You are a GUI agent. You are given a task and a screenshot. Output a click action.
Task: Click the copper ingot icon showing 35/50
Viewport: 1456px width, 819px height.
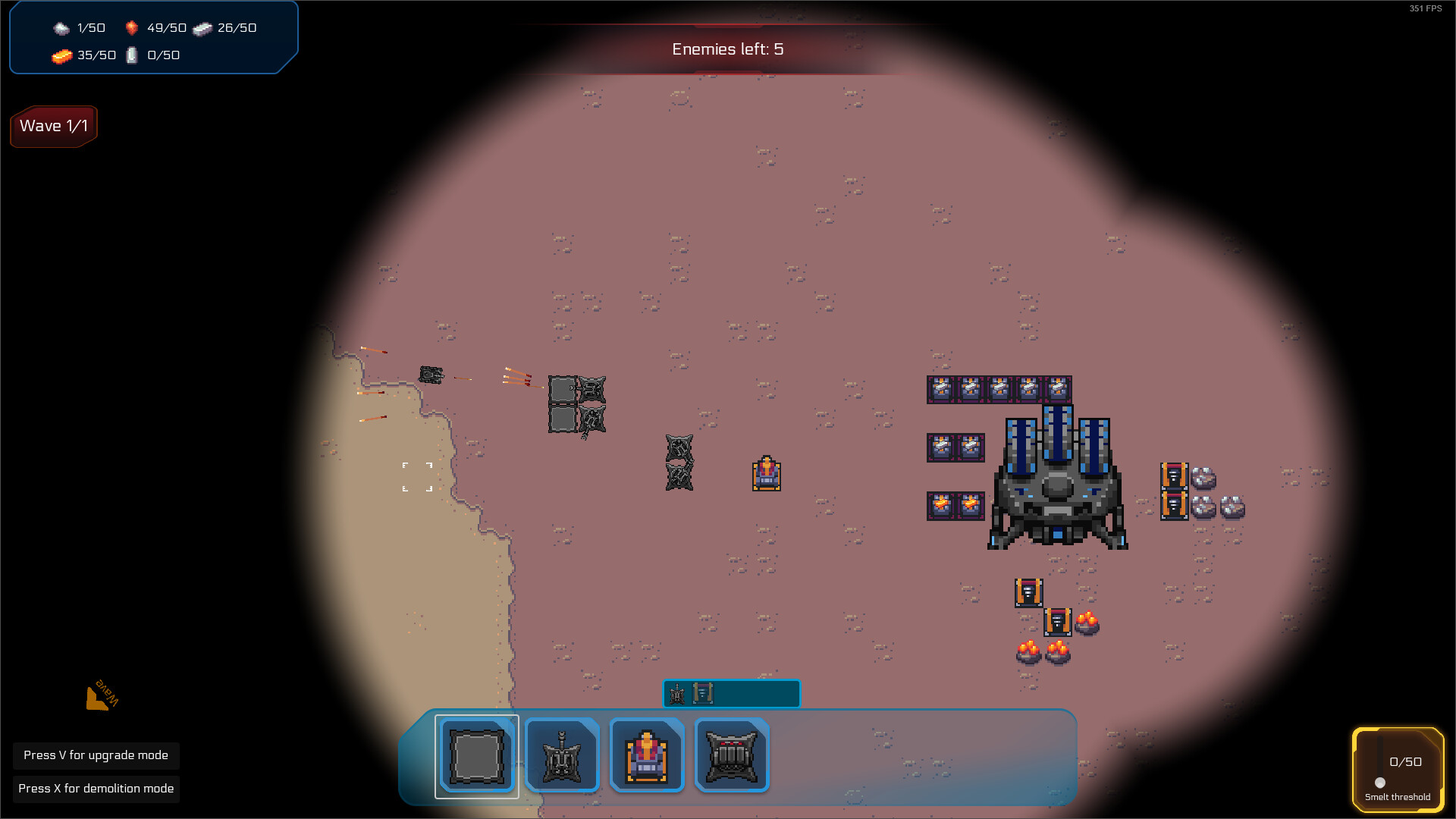64,55
